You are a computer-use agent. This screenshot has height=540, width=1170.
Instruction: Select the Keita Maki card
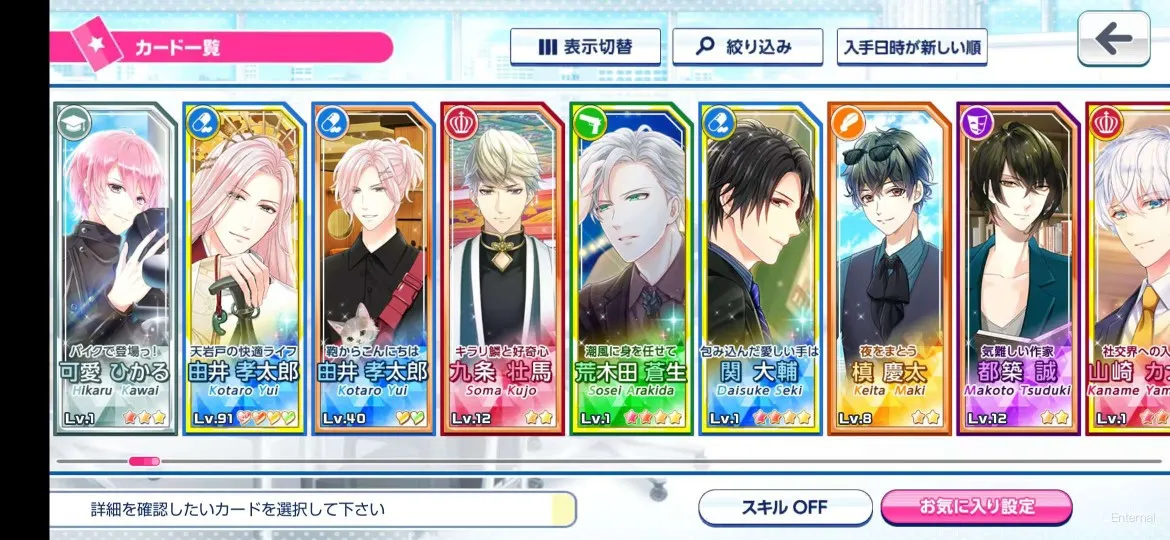[888, 270]
